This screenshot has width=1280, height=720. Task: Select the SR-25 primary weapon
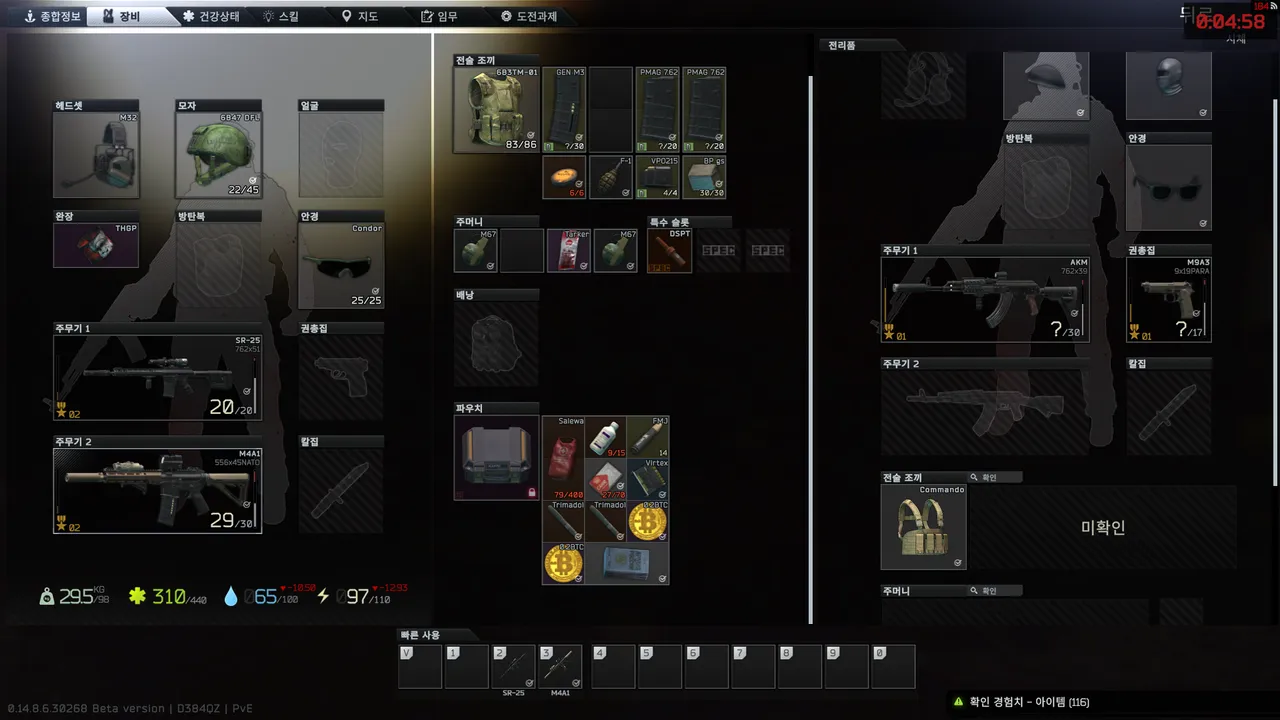(157, 377)
